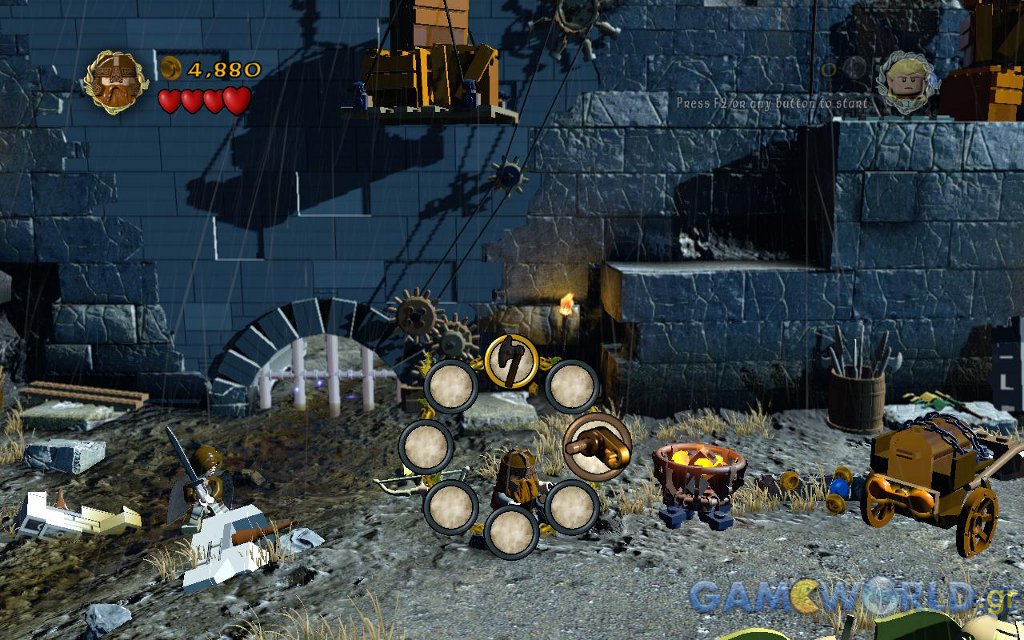Choose the golden crank handle item slot

tap(597, 444)
